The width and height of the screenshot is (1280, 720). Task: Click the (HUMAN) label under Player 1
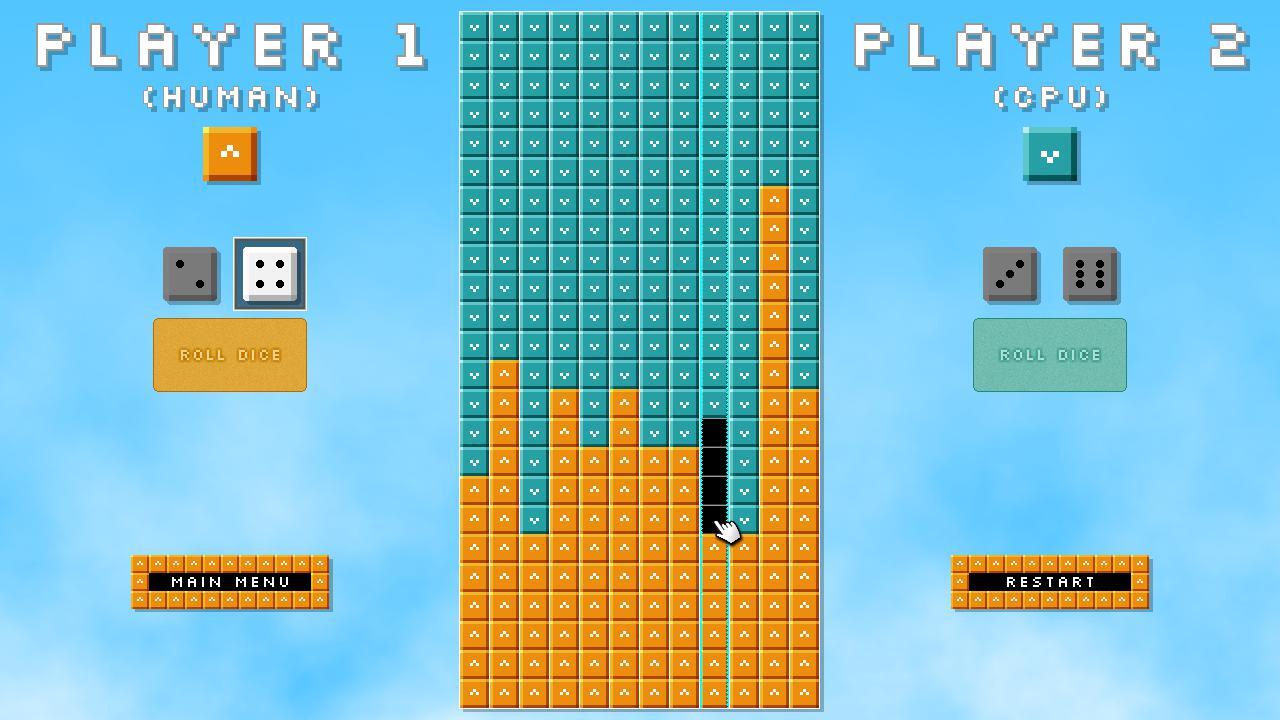pyautogui.click(x=229, y=99)
